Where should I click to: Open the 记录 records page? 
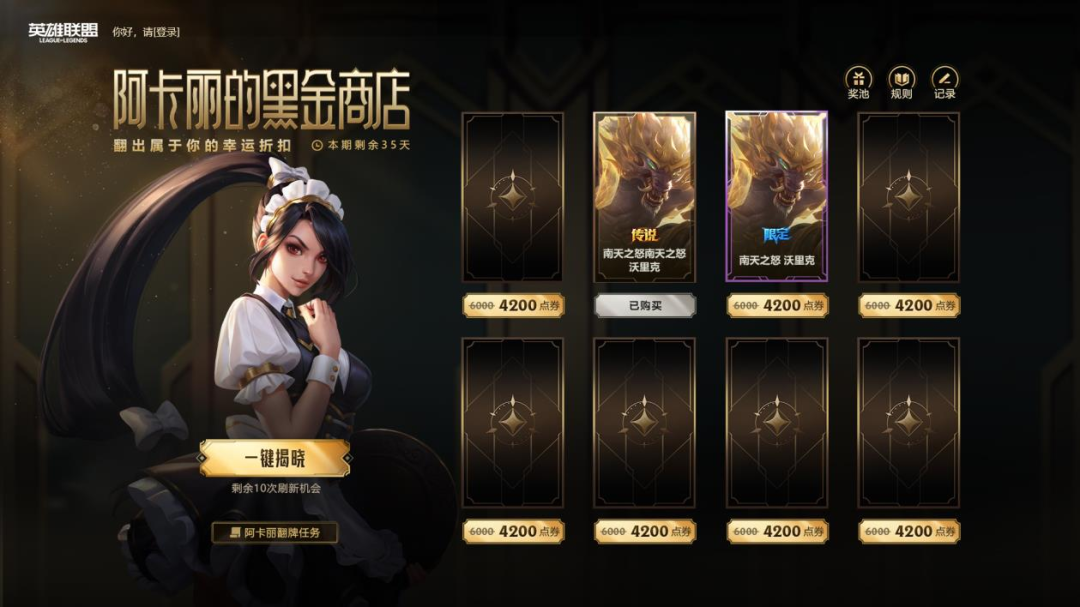(x=944, y=83)
